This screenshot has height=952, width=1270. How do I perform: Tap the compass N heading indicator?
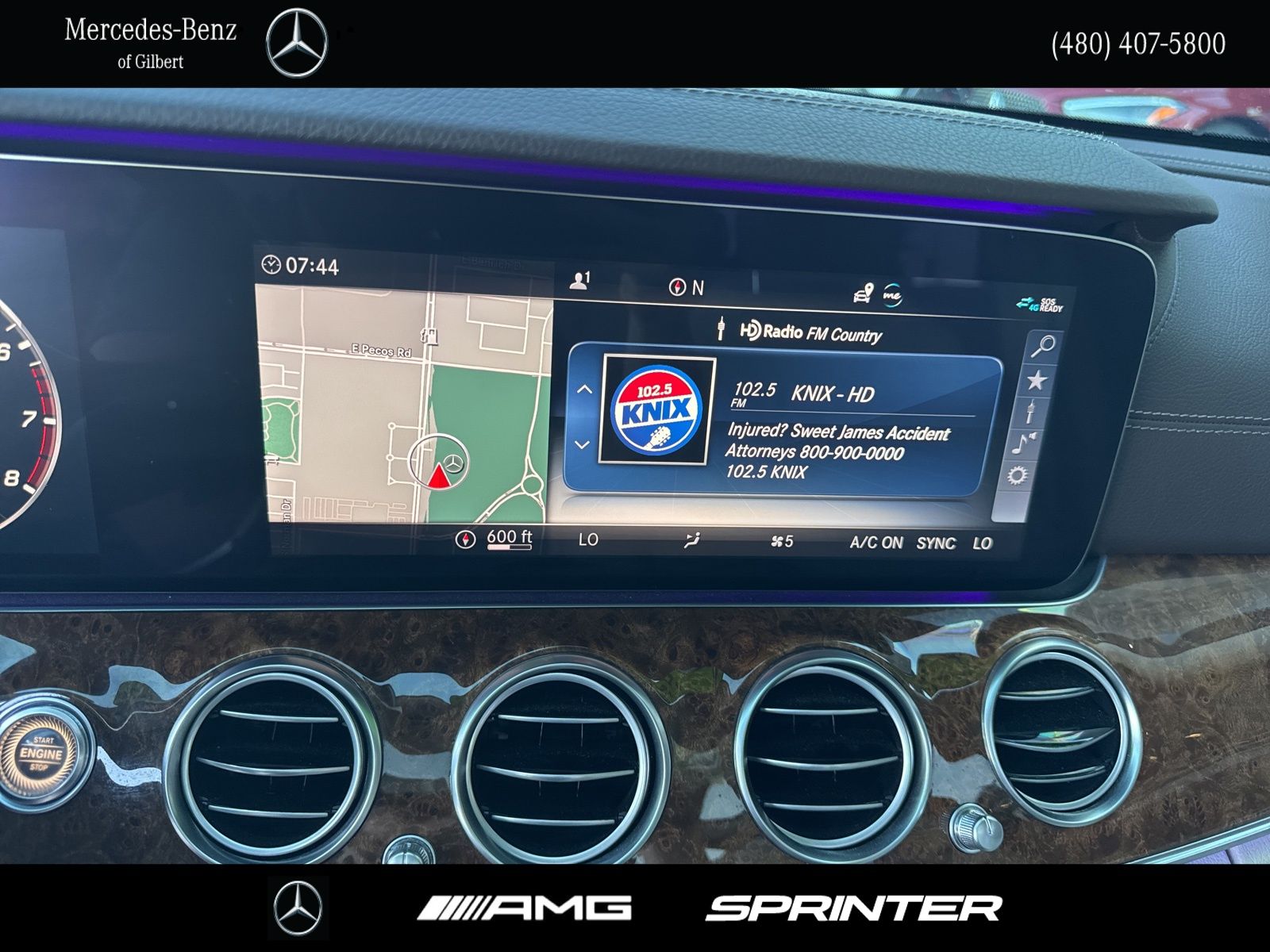(x=687, y=288)
